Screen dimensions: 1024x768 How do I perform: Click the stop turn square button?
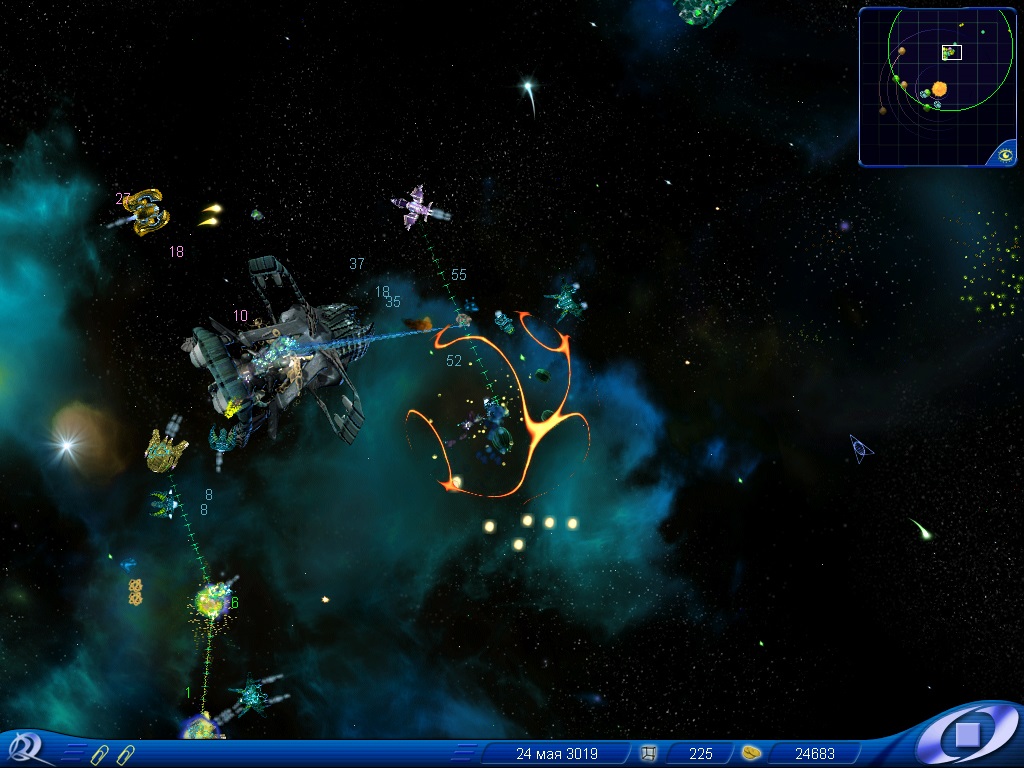tap(967, 736)
